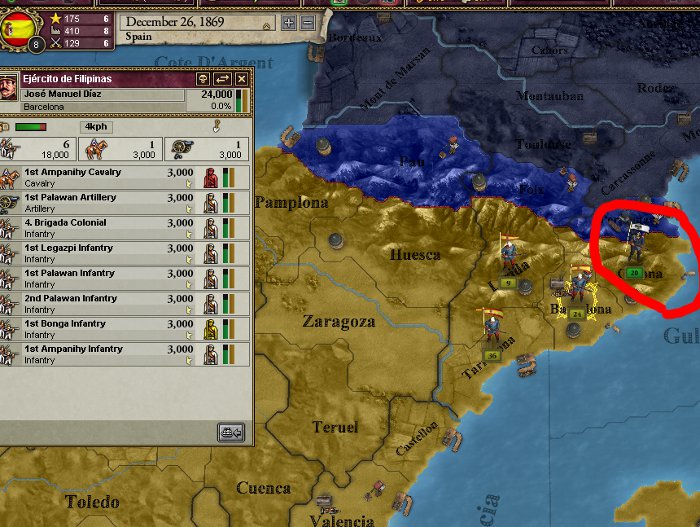Decrease game speed with the minus button
The image size is (700, 527).
click(307, 23)
